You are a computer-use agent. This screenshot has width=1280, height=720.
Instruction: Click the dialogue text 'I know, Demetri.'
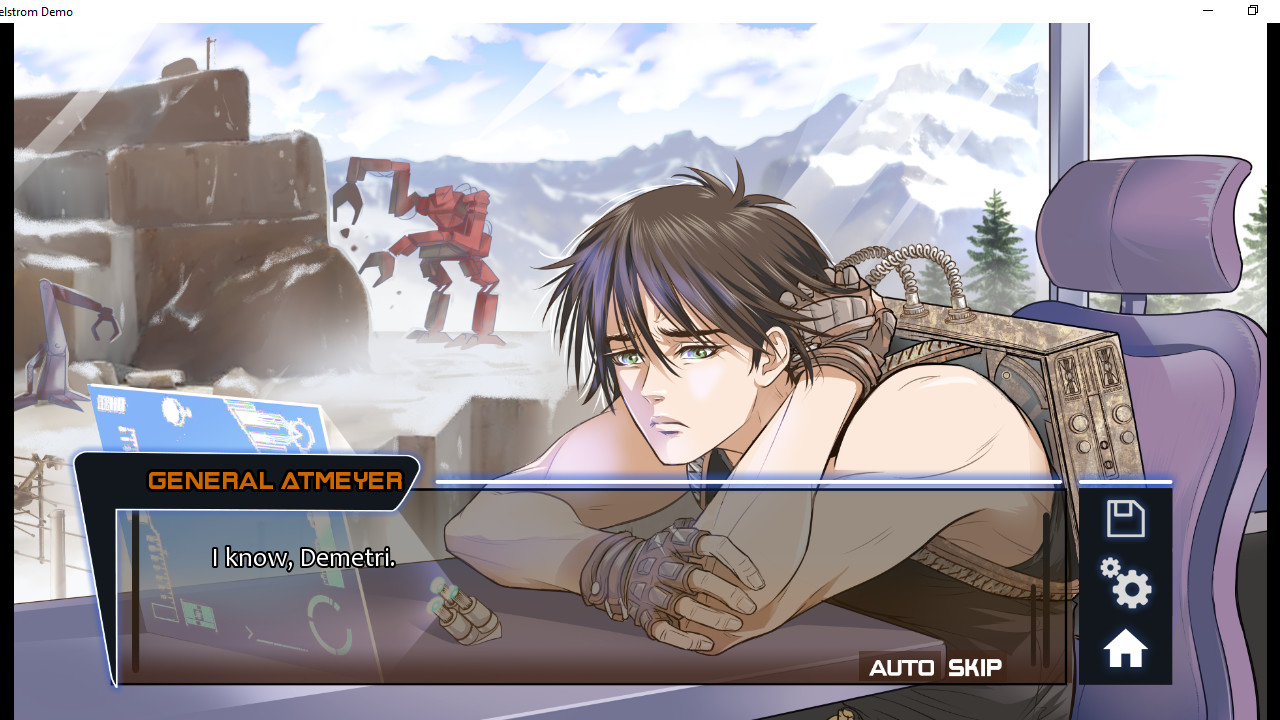303,558
